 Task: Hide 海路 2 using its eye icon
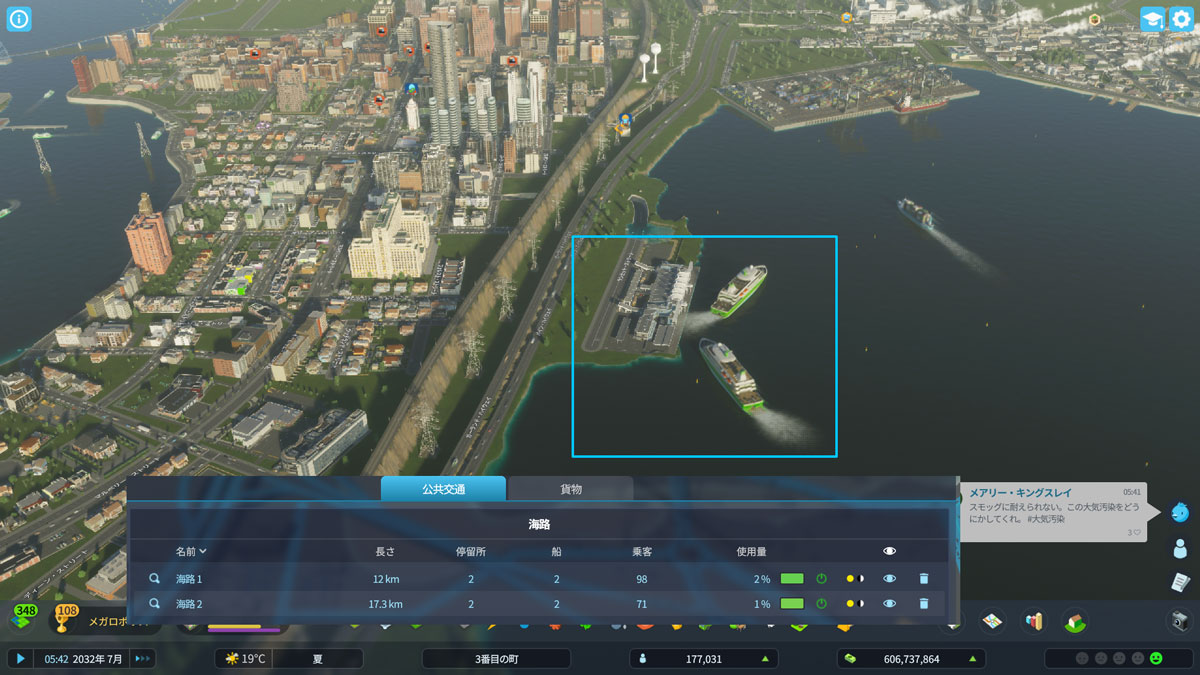click(x=889, y=604)
